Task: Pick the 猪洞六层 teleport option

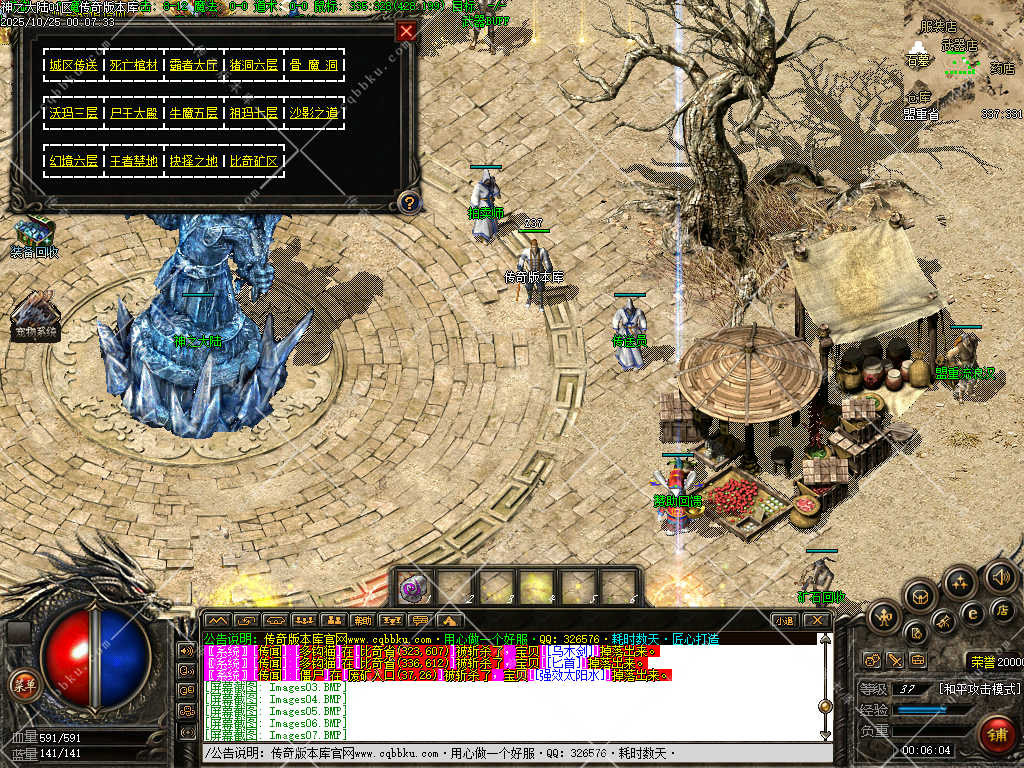Action: 254,65
